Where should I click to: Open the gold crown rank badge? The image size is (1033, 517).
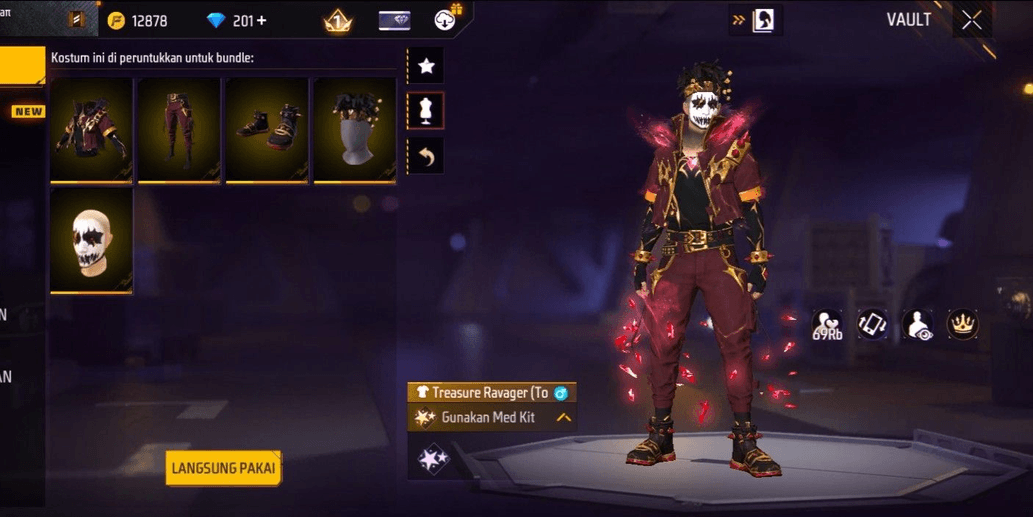(x=338, y=21)
